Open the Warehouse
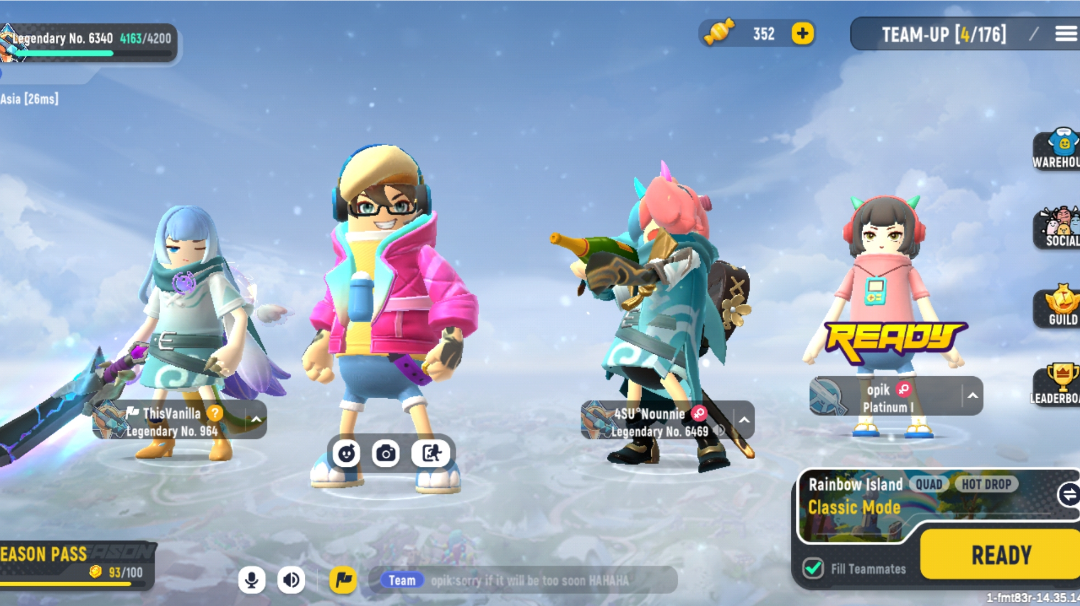The image size is (1080, 606). tap(1058, 149)
